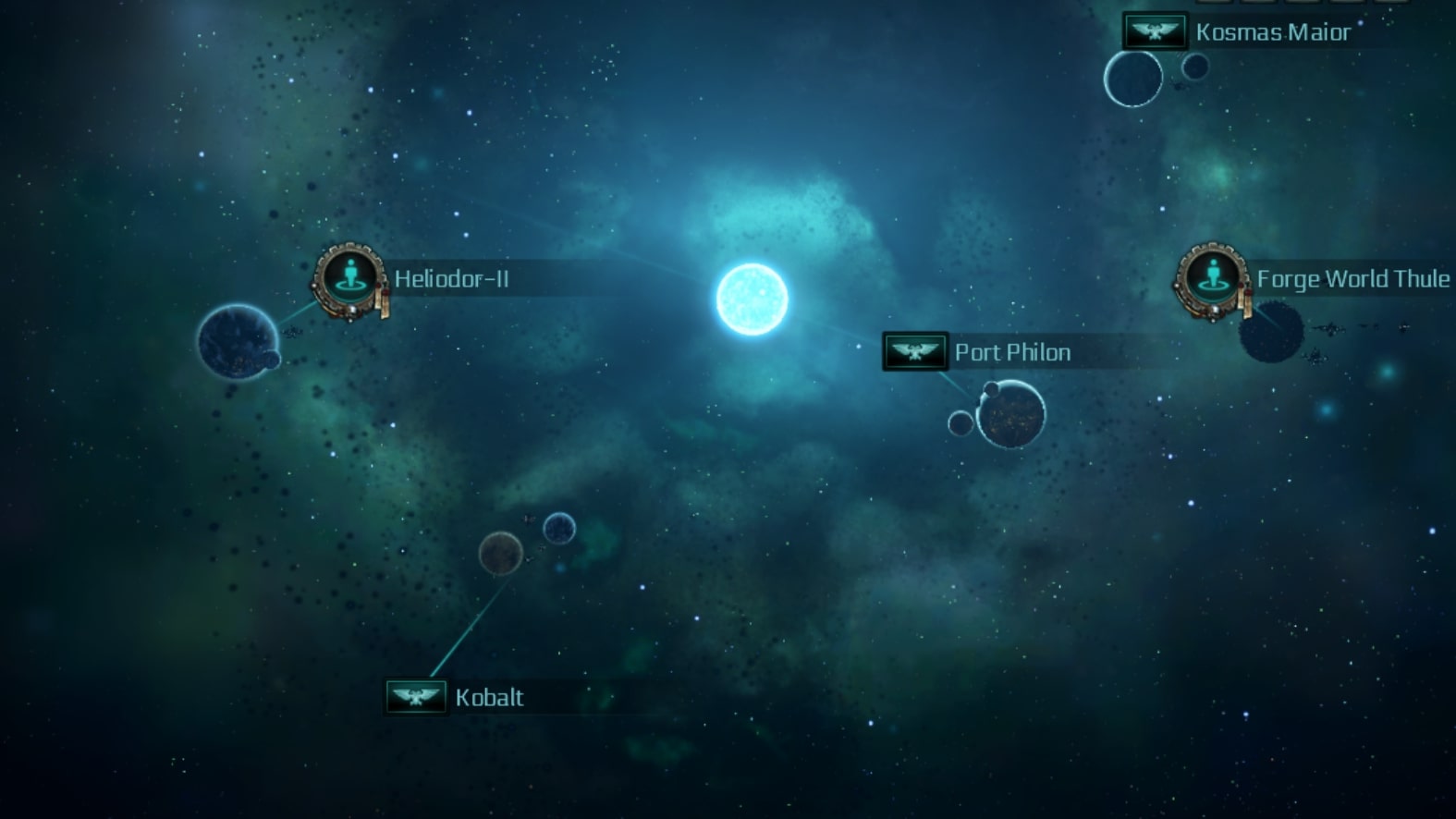The height and width of the screenshot is (819, 1456).
Task: Select the eagle emblem for Kosmas Maior
Action: [1155, 31]
